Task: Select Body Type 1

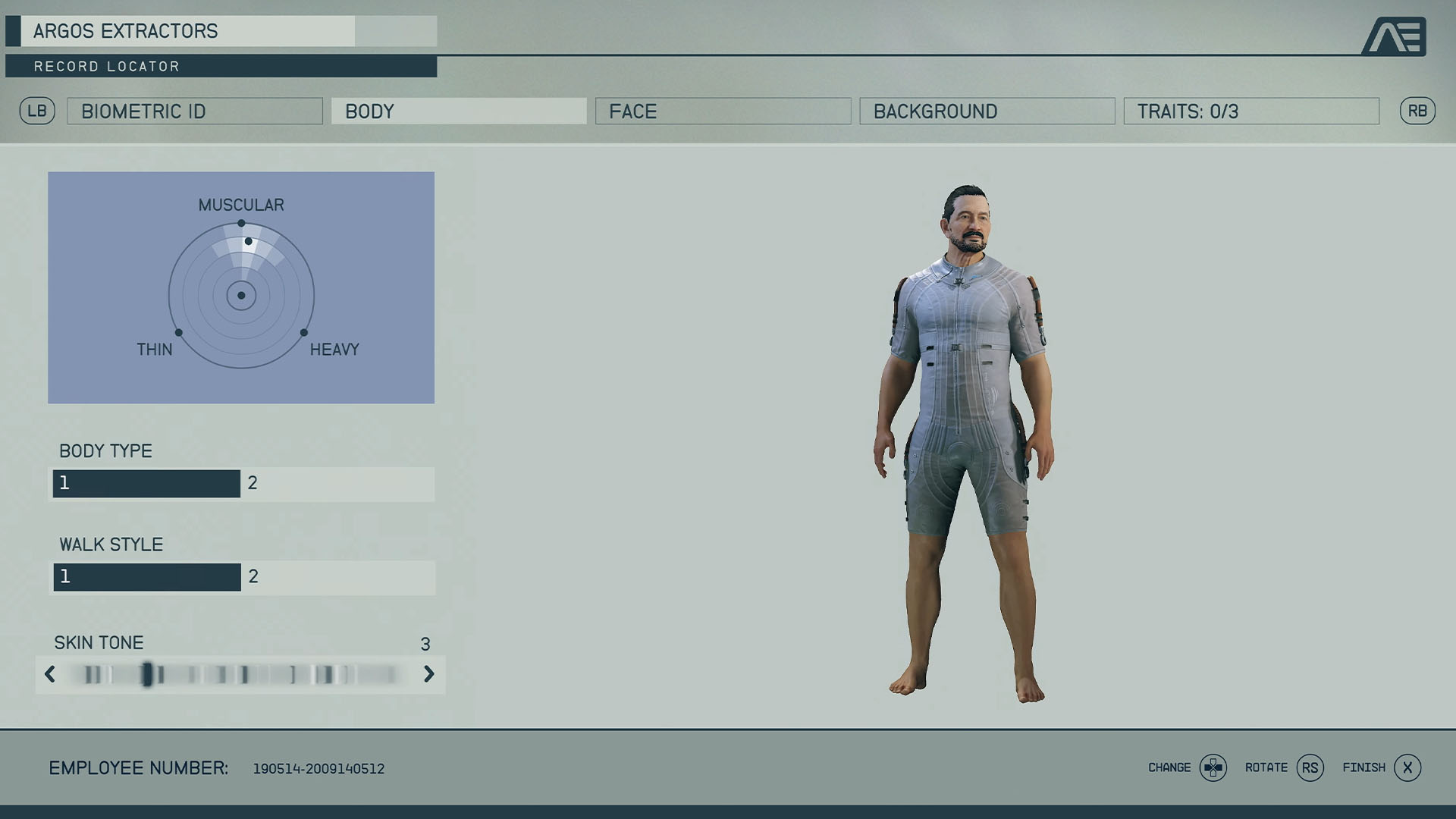Action: point(146,483)
